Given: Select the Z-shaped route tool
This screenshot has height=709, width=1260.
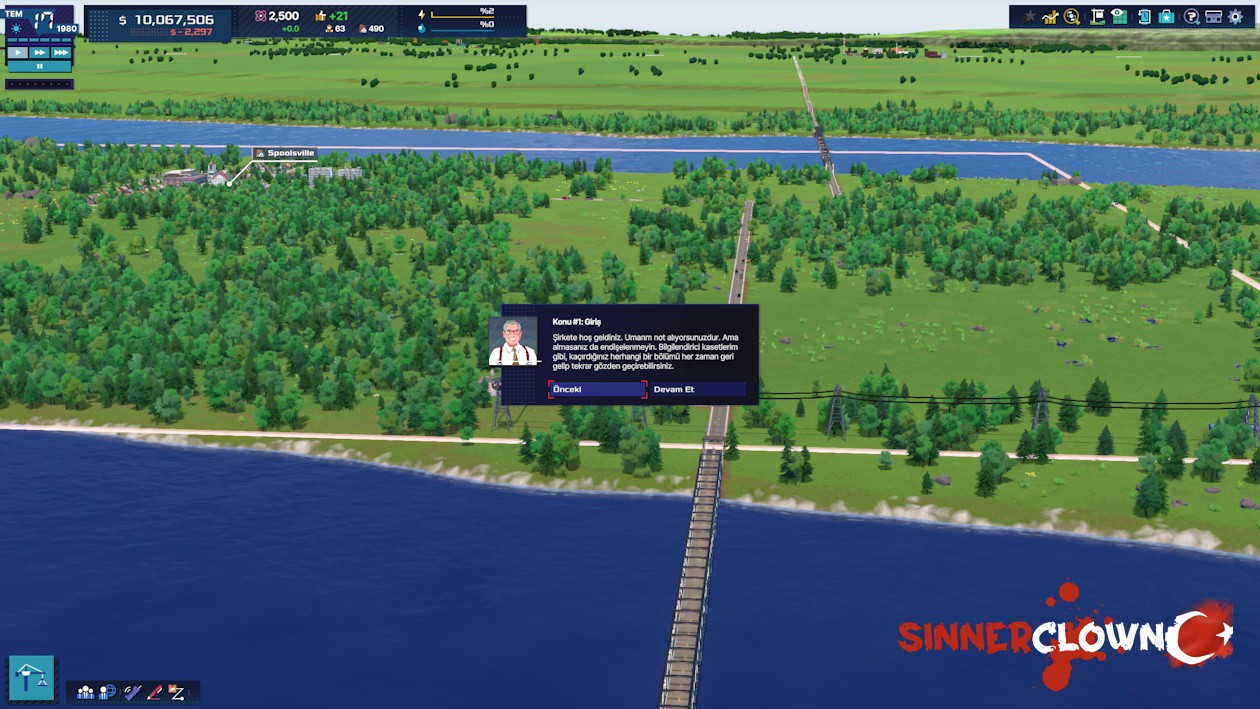Looking at the screenshot, I should tap(177, 692).
